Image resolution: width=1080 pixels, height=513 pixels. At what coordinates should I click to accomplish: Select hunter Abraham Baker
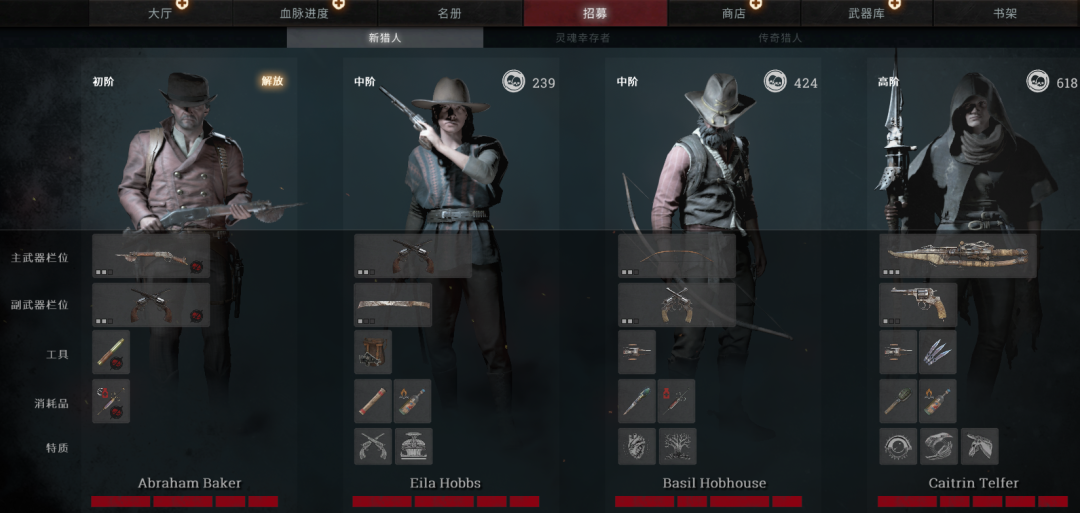pyautogui.click(x=190, y=483)
